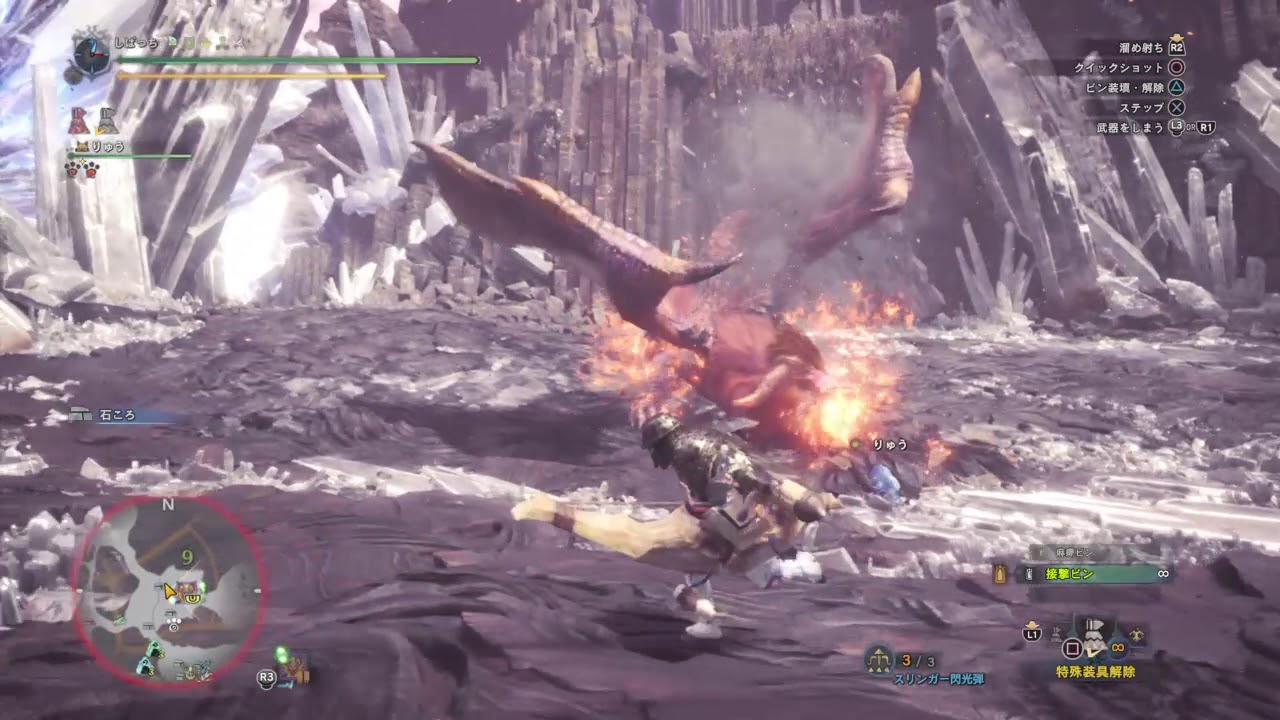This screenshot has height=720, width=1280.
Task: Click the 特殊装具解除 command text
Action: (1096, 671)
